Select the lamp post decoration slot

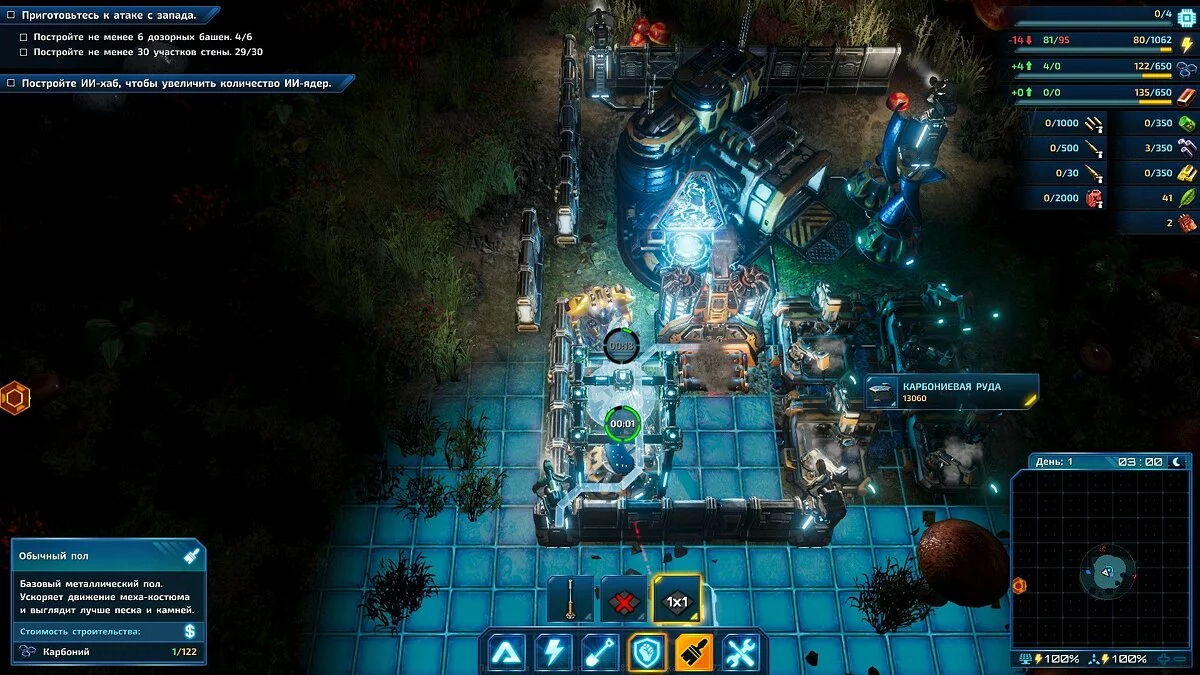[571, 601]
